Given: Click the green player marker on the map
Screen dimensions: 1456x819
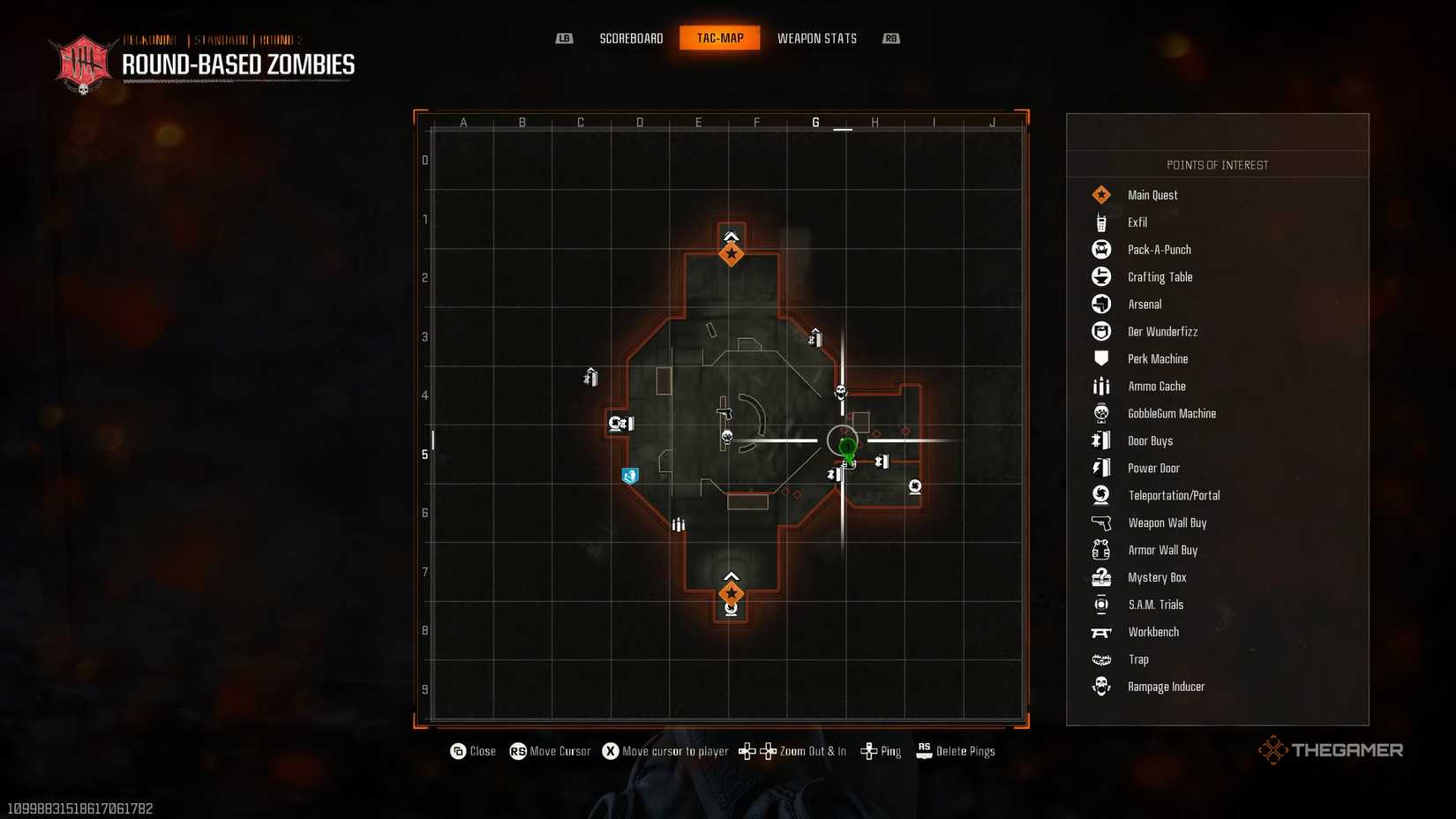Looking at the screenshot, I should click(846, 449).
